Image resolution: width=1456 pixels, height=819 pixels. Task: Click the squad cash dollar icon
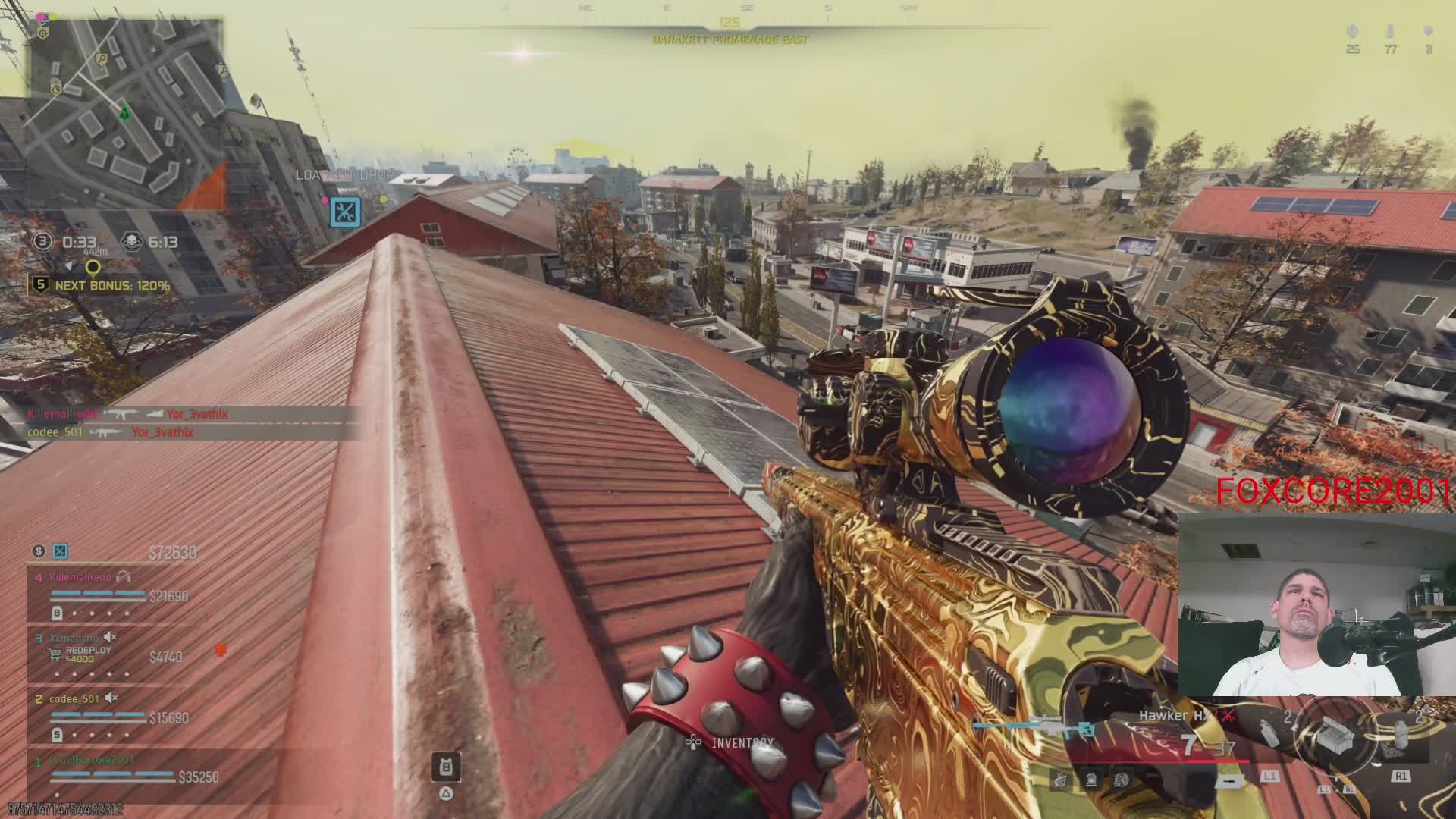point(39,551)
